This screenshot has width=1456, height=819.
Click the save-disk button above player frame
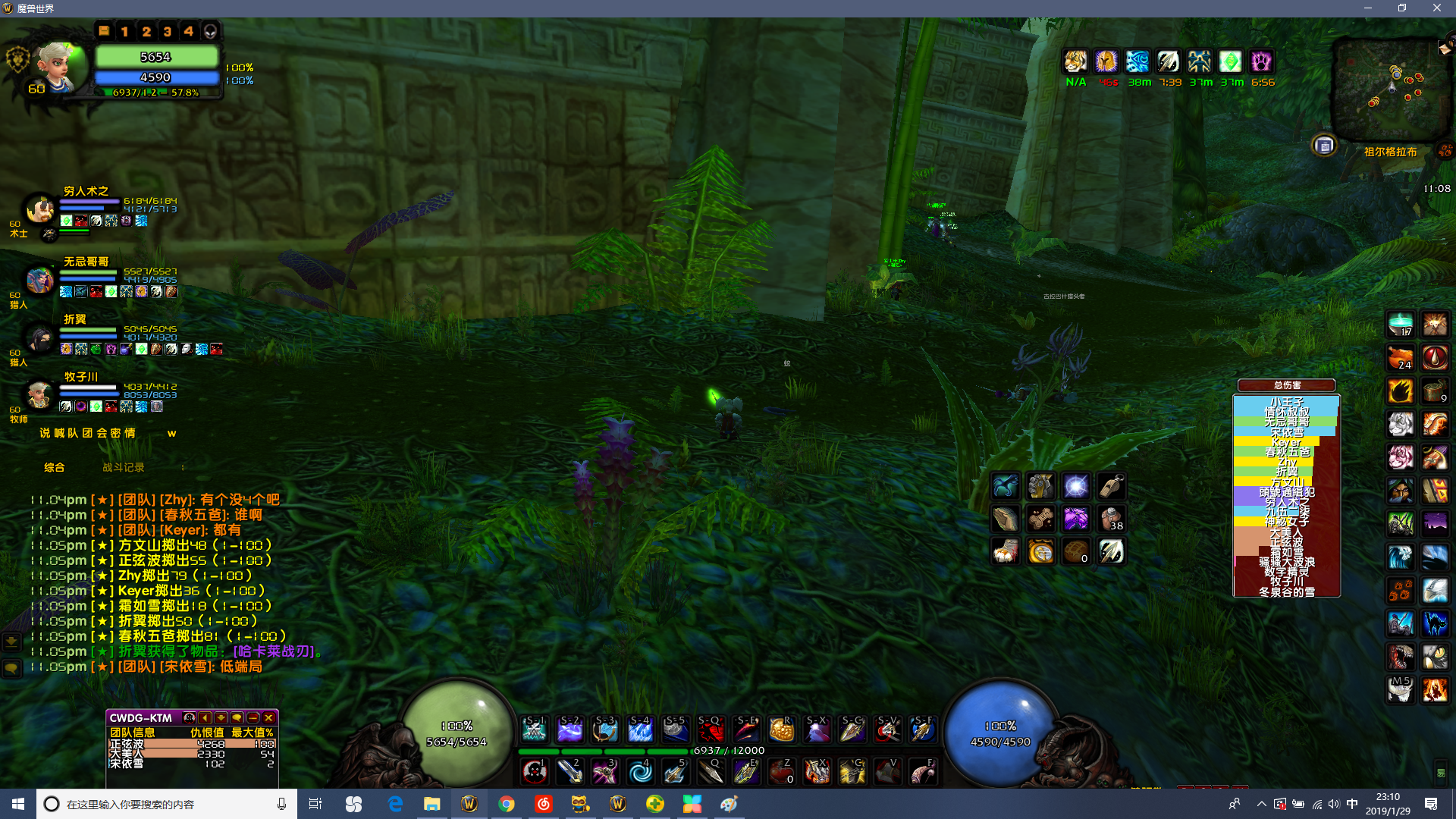click(x=104, y=31)
